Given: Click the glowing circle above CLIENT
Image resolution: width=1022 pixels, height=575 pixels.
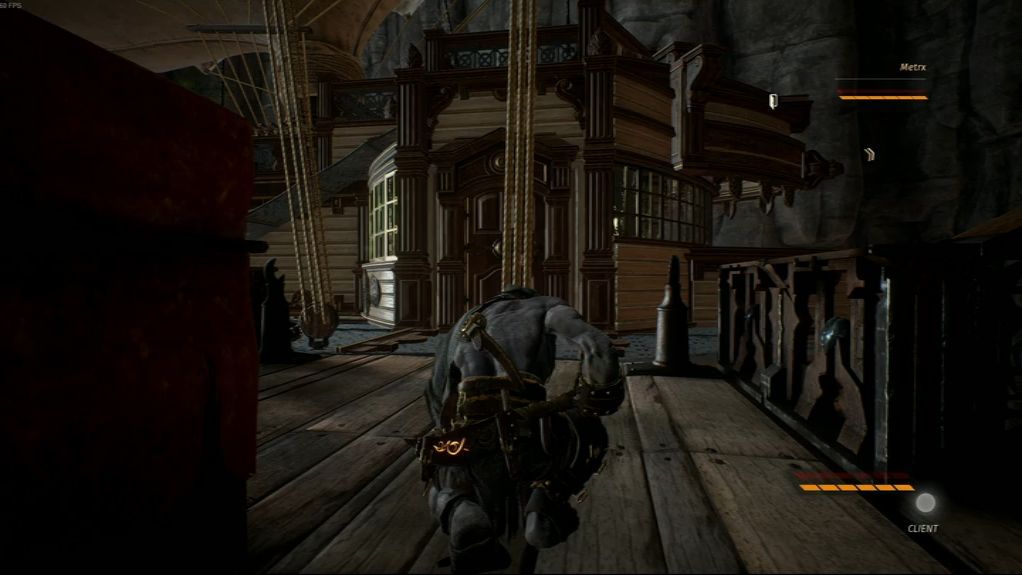Looking at the screenshot, I should 926,503.
